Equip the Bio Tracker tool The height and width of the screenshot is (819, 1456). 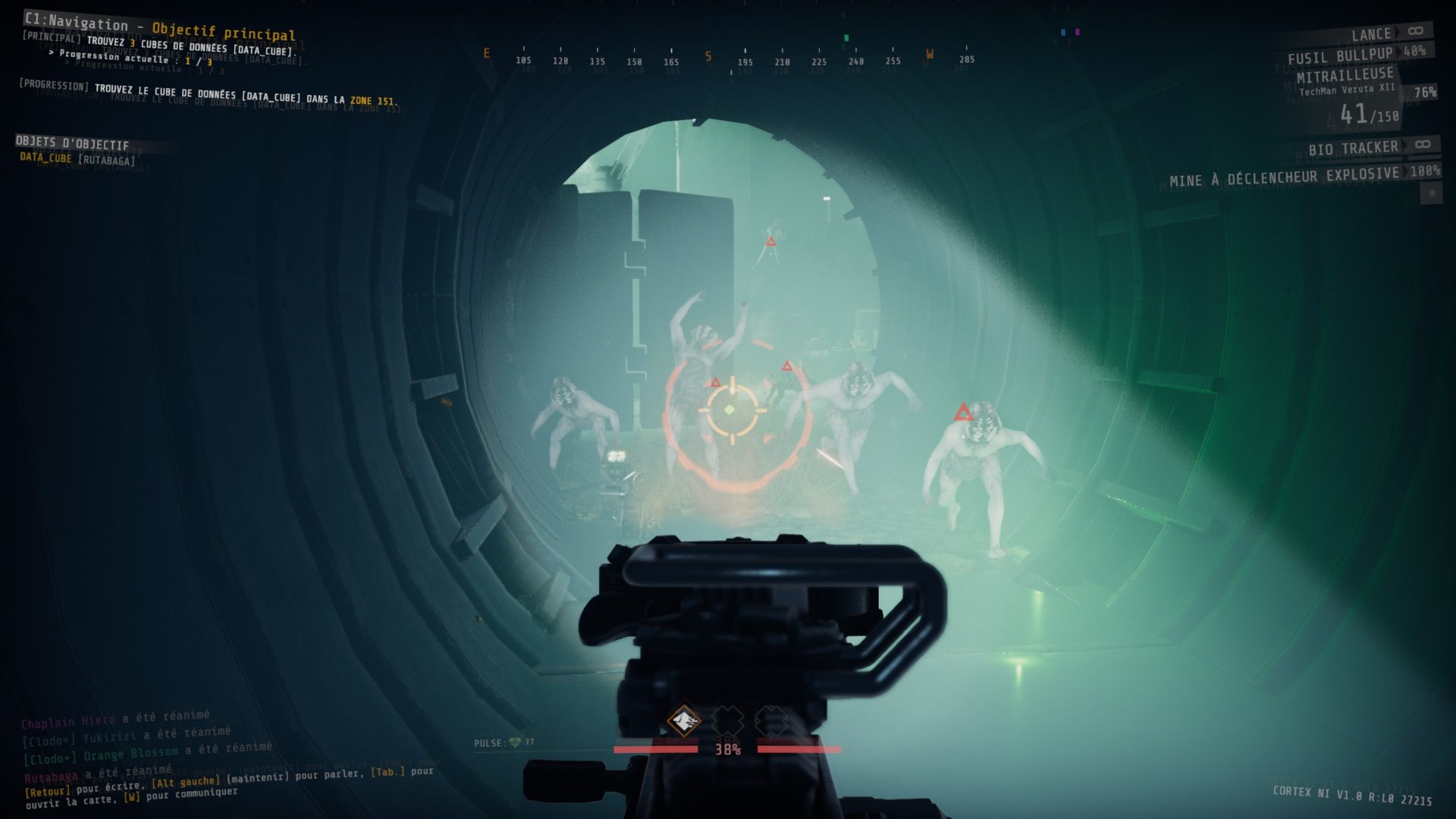pos(1353,148)
